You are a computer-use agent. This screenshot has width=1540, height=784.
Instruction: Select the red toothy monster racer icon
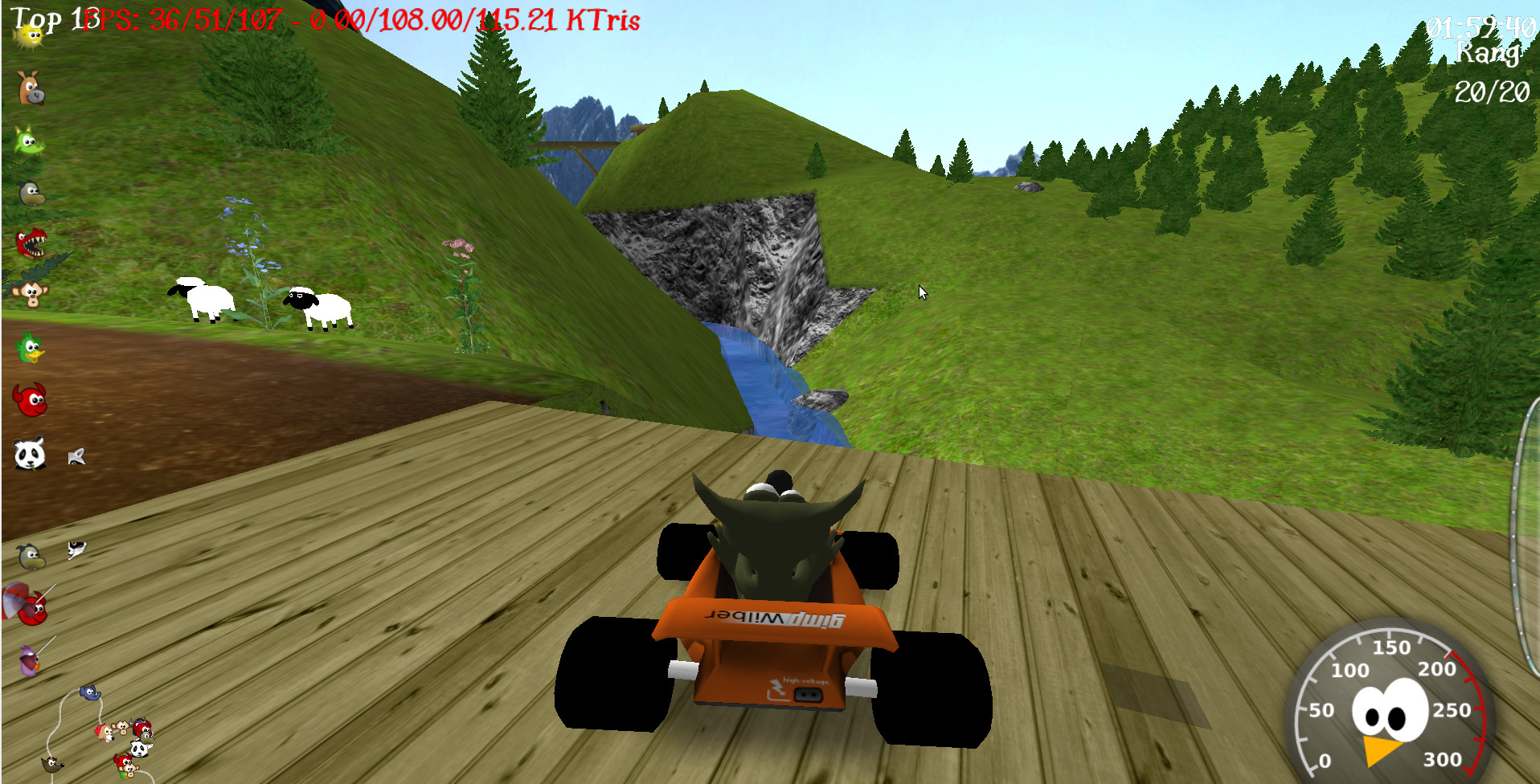(31, 243)
